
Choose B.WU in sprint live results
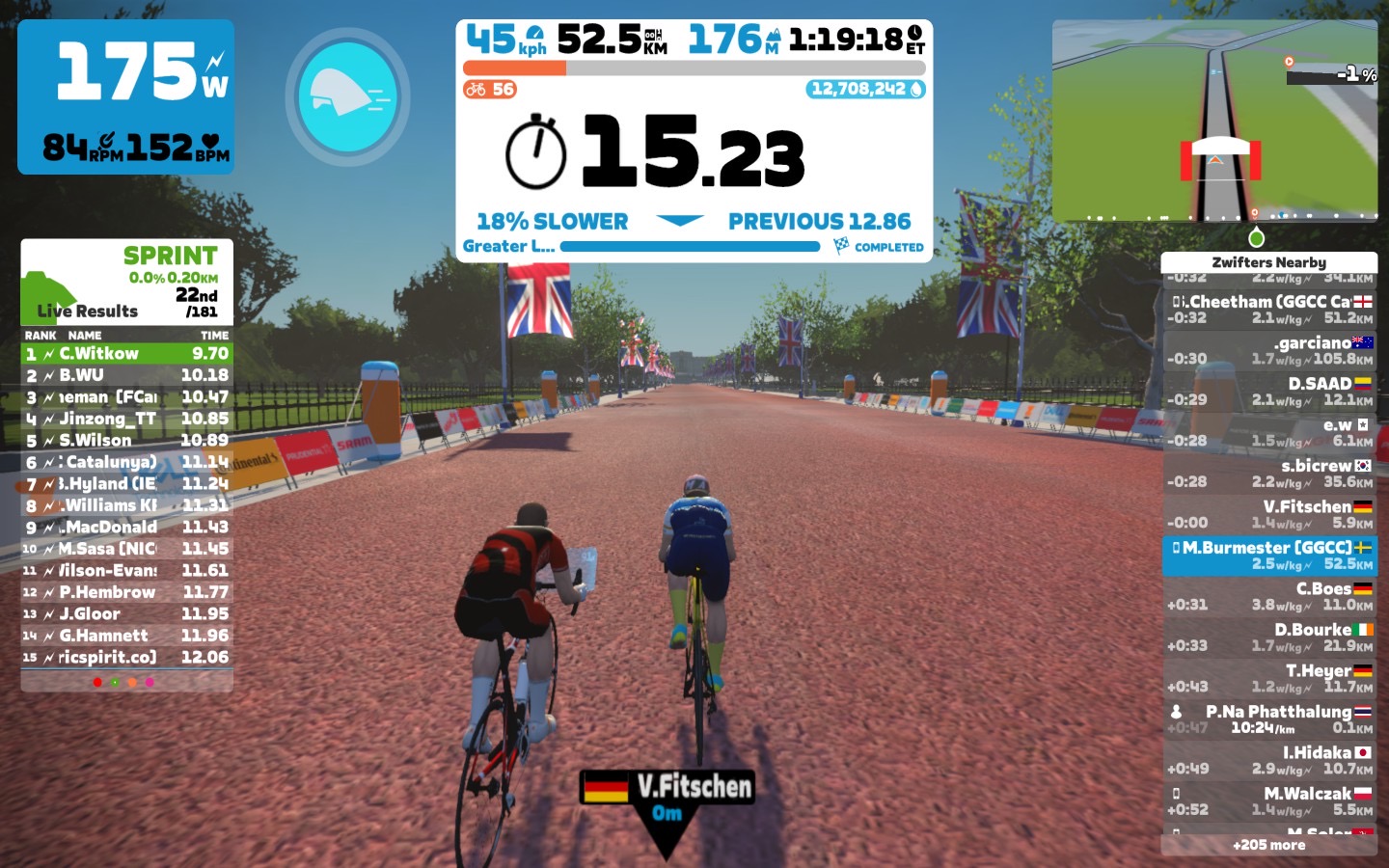point(126,375)
